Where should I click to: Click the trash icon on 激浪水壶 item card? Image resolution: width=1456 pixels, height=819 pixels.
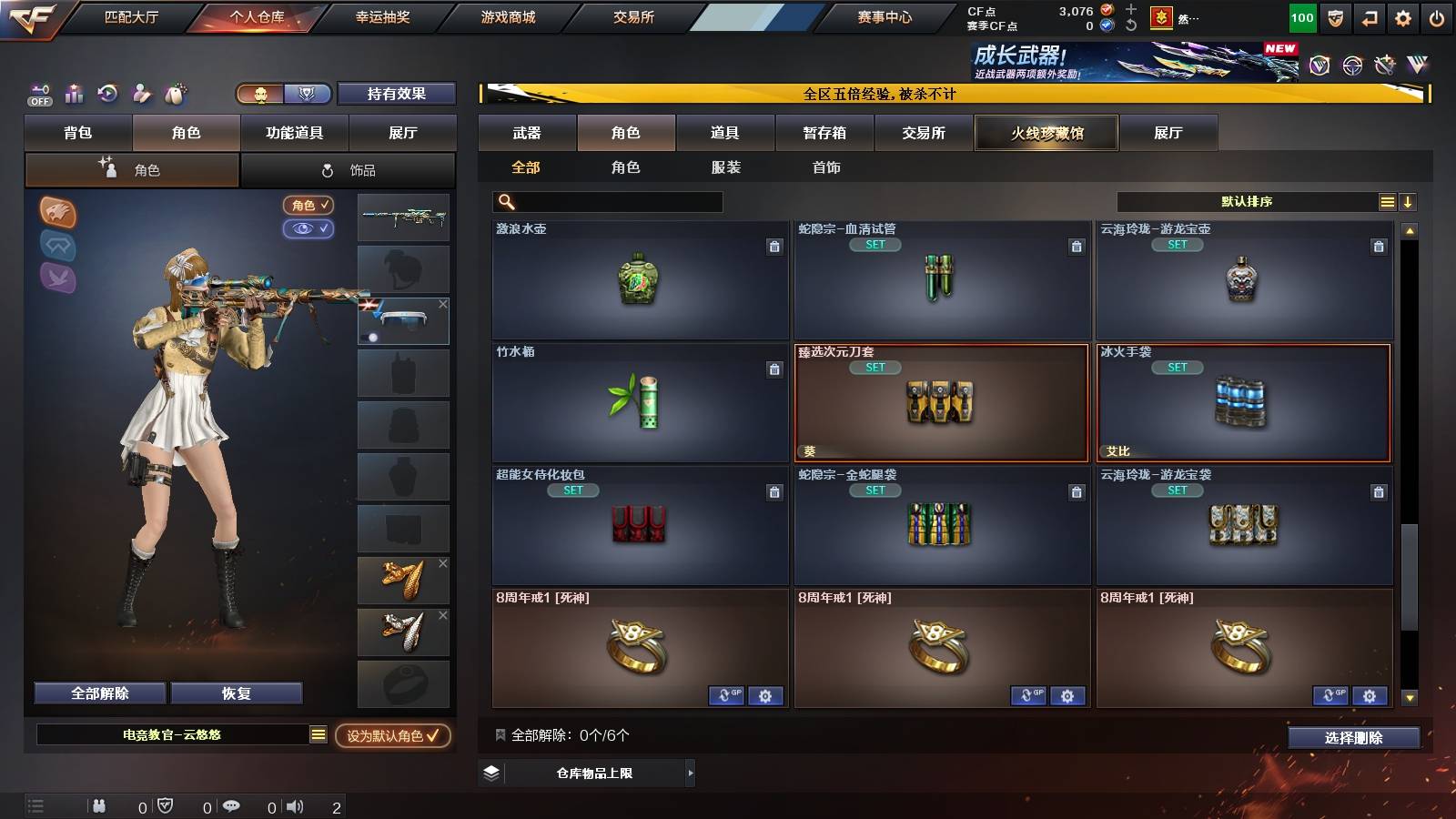[774, 245]
